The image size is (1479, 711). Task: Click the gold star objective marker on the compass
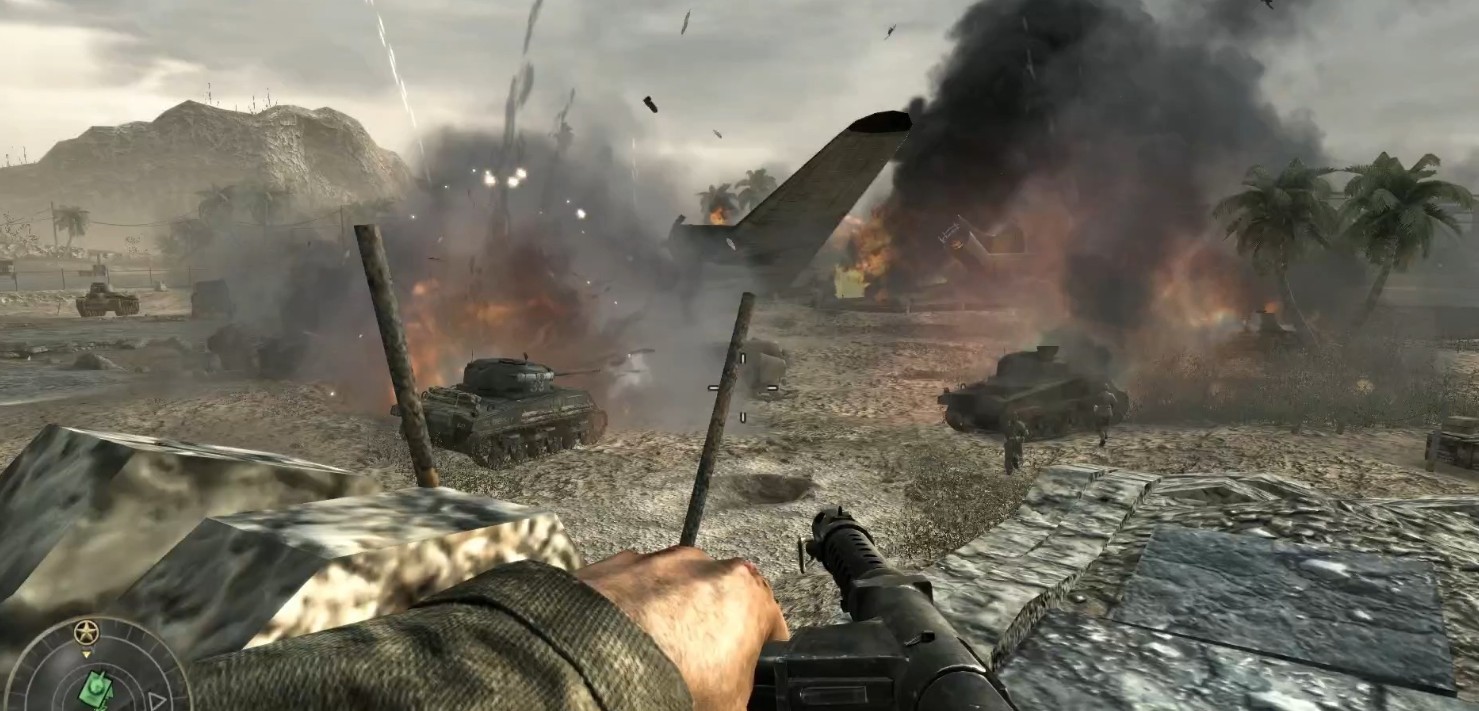[86, 632]
